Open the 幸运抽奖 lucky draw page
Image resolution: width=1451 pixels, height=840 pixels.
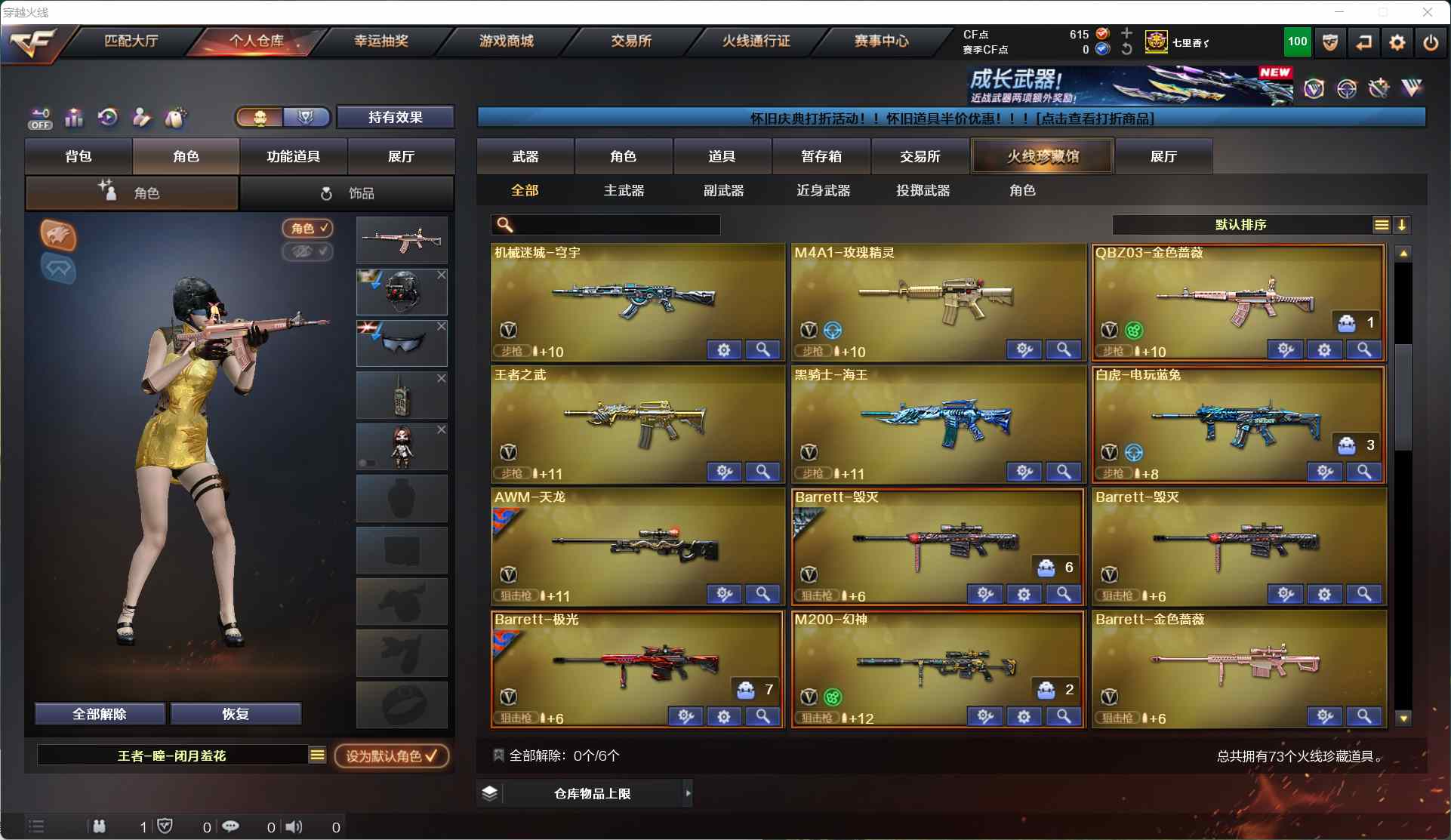[x=381, y=41]
